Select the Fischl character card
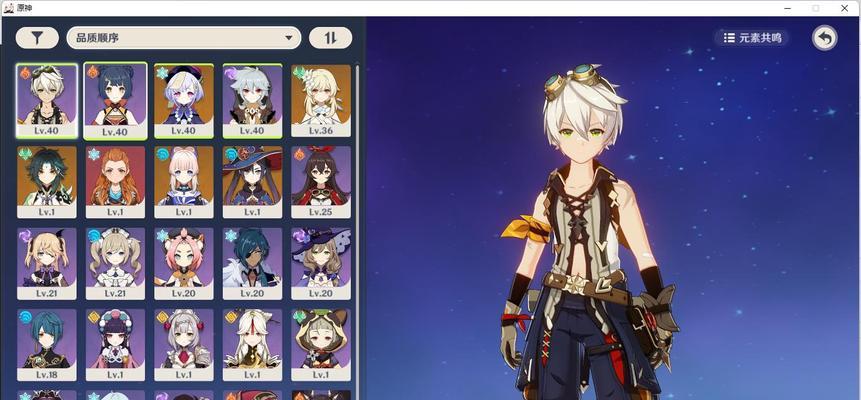The image size is (861, 400). [46, 262]
